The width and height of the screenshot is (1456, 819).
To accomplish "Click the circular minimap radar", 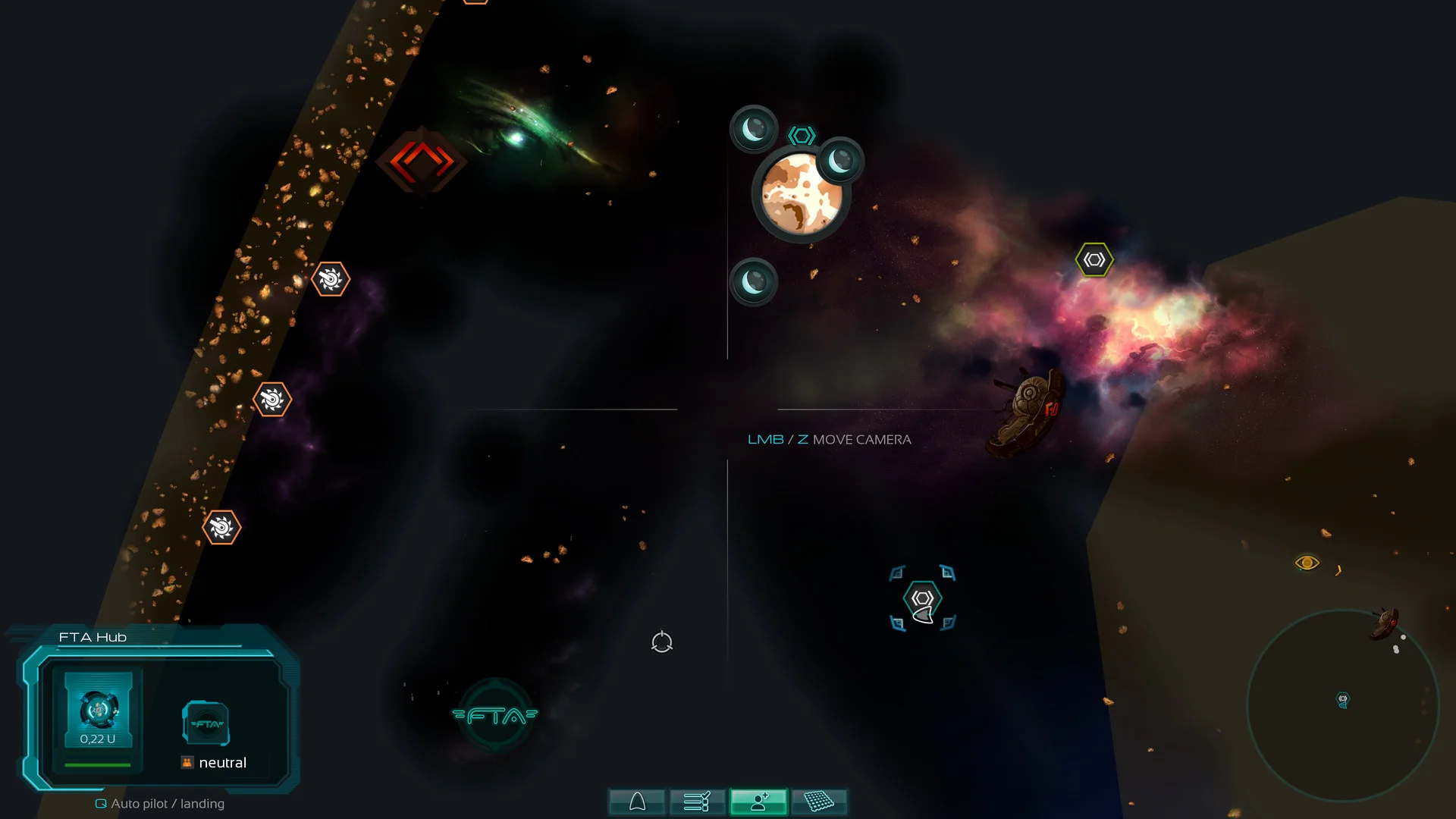I will 1342,705.
